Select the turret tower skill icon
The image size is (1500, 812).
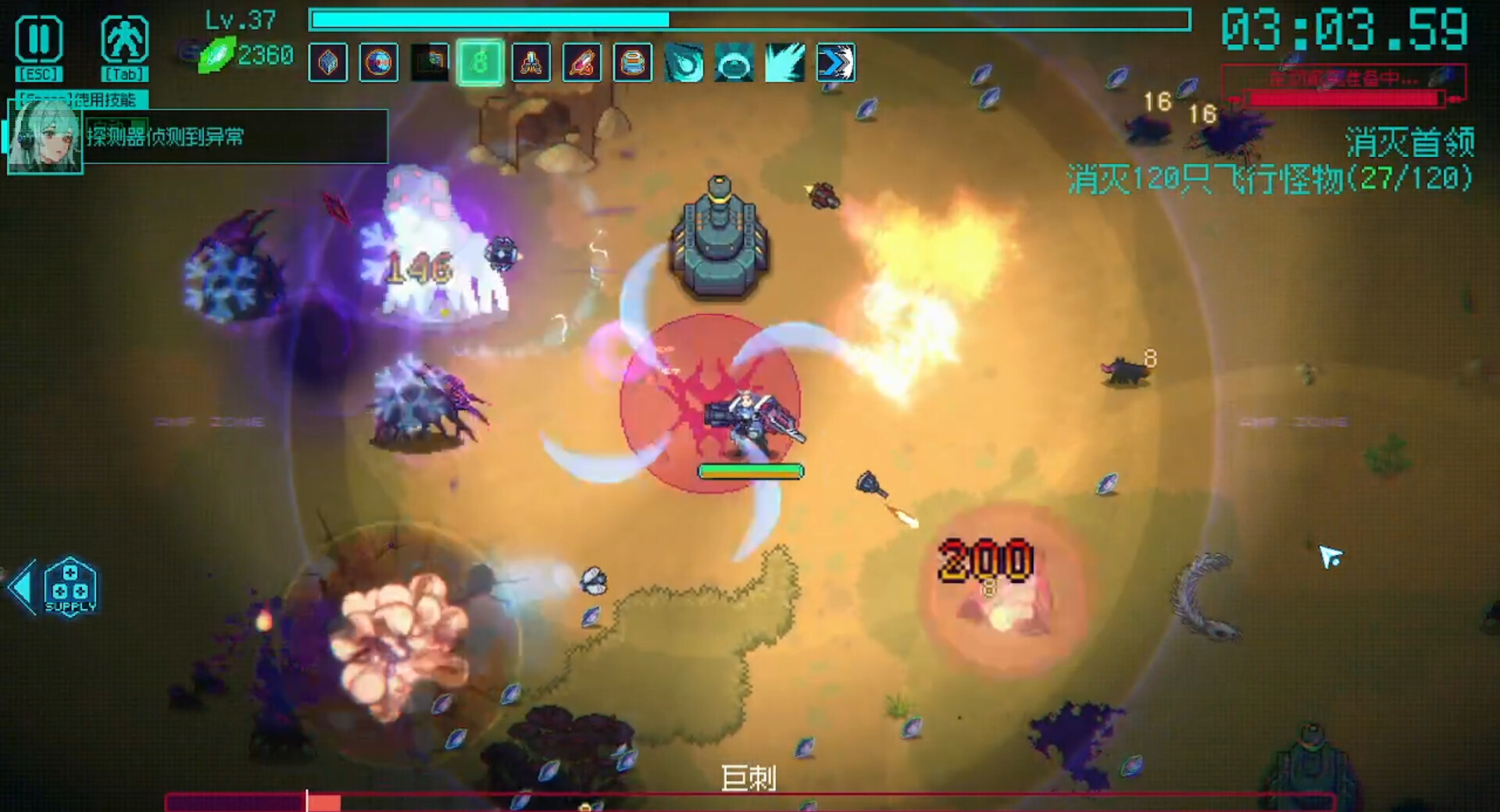530,62
